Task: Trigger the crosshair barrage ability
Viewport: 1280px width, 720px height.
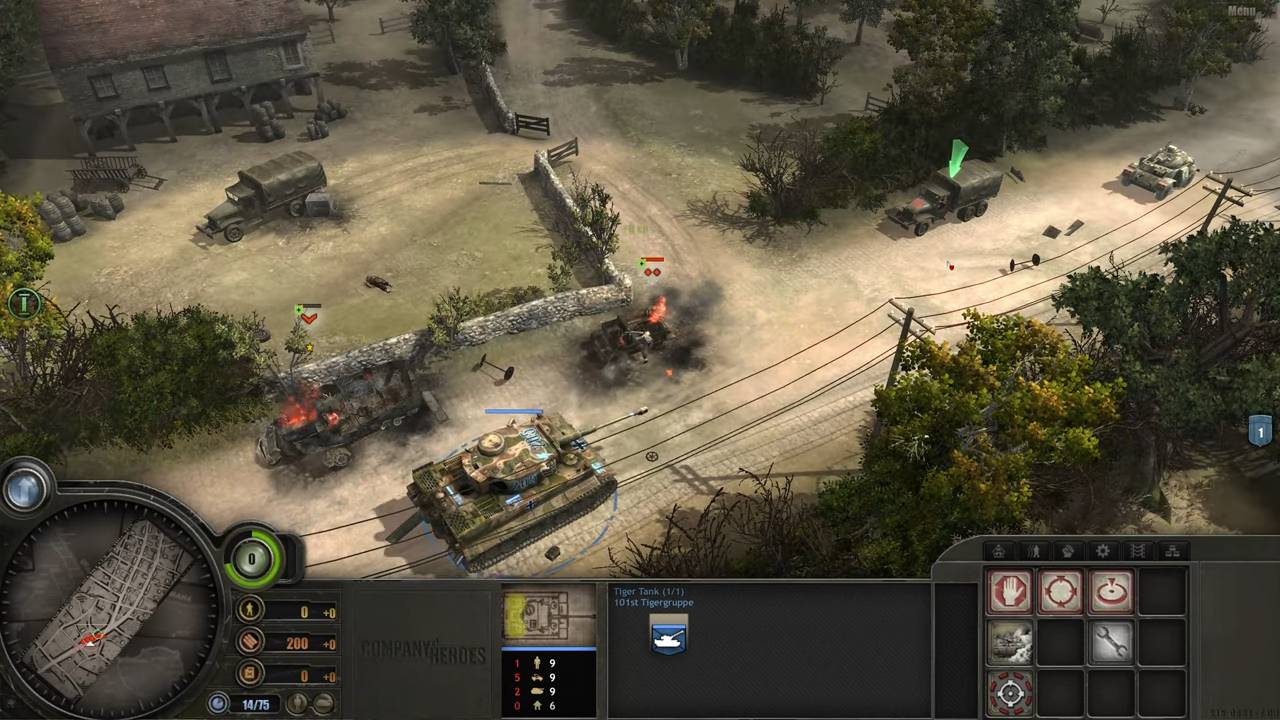Action: pyautogui.click(x=1009, y=692)
